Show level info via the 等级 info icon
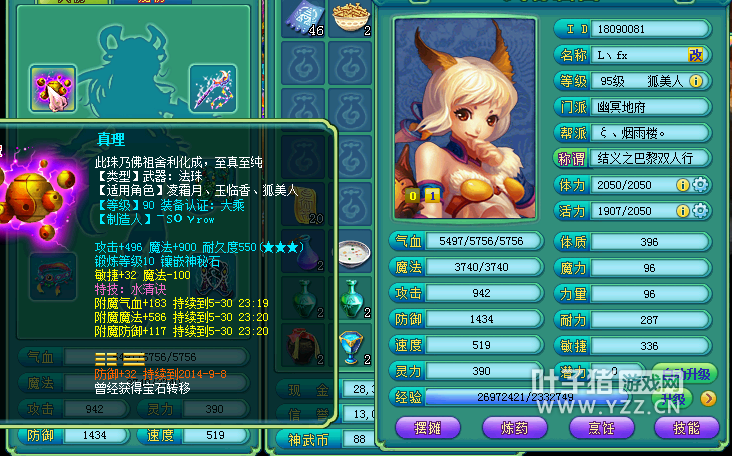This screenshot has width=732, height=456. pyautogui.click(x=696, y=81)
